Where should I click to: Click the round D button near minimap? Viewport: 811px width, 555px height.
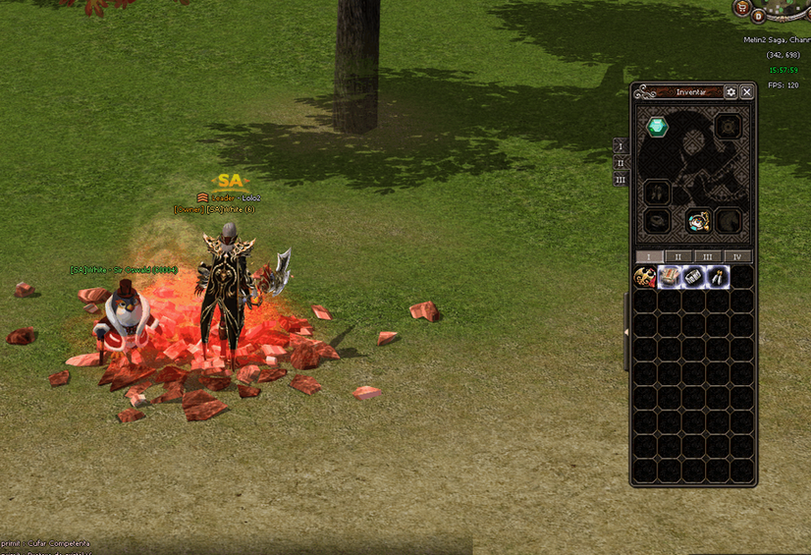(x=758, y=15)
